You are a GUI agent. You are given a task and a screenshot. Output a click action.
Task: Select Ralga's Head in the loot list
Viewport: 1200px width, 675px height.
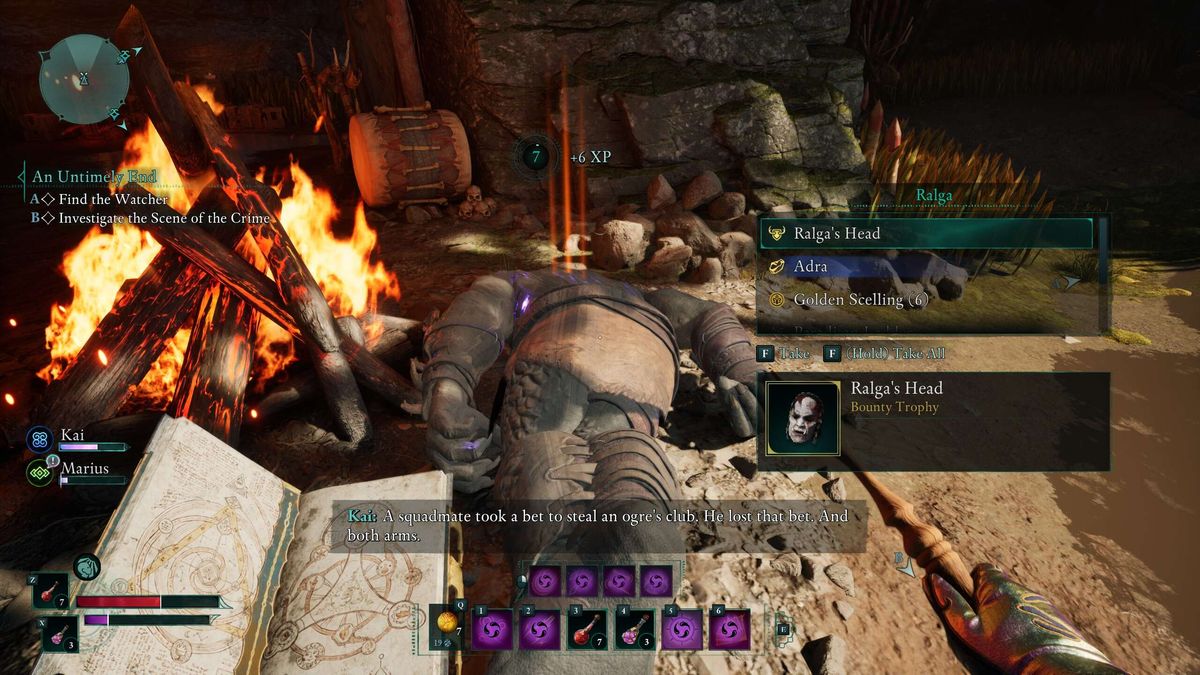pos(925,234)
